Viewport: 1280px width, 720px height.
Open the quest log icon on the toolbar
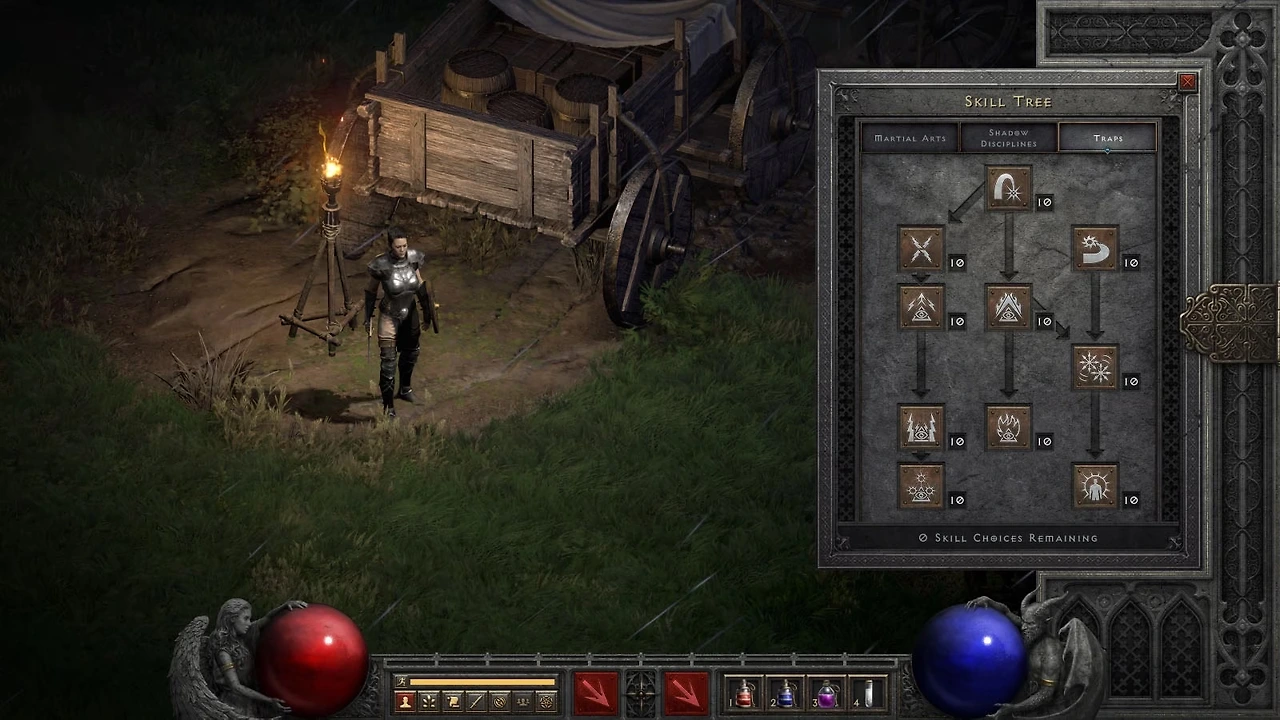[x=452, y=701]
